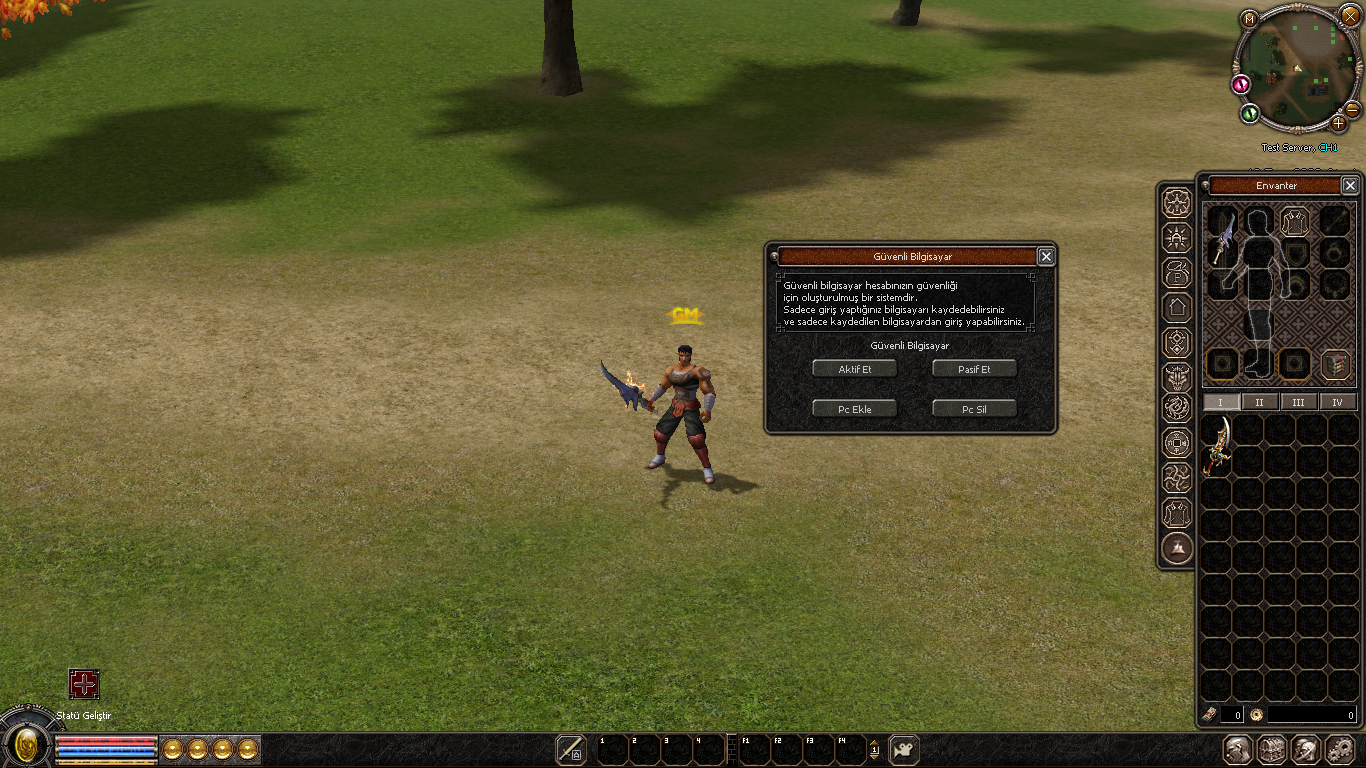1366x768 pixels.
Task: Open the treasure chest inventory button
Action: pyautogui.click(x=1272, y=749)
